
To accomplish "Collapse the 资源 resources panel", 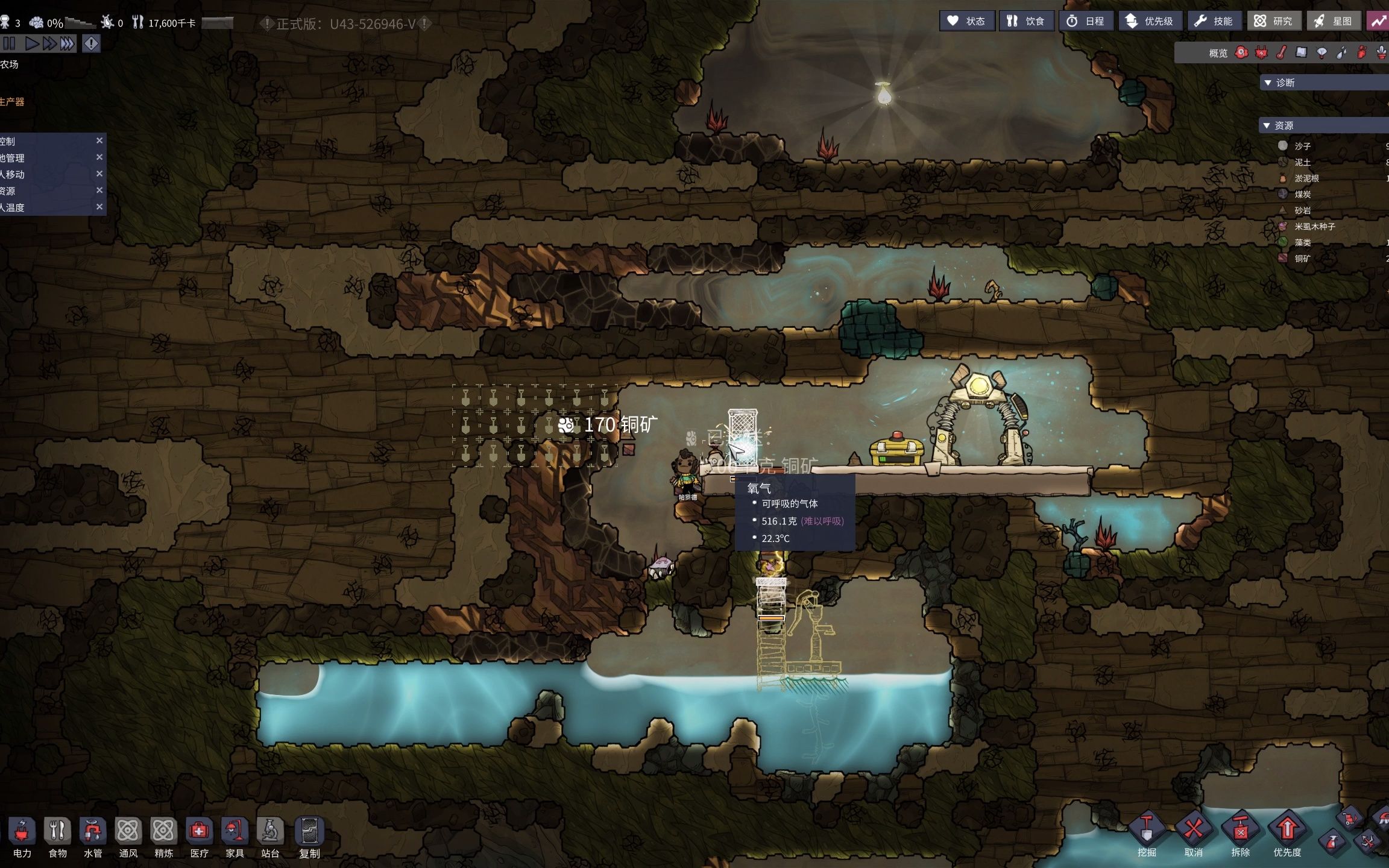I will [x=1267, y=125].
